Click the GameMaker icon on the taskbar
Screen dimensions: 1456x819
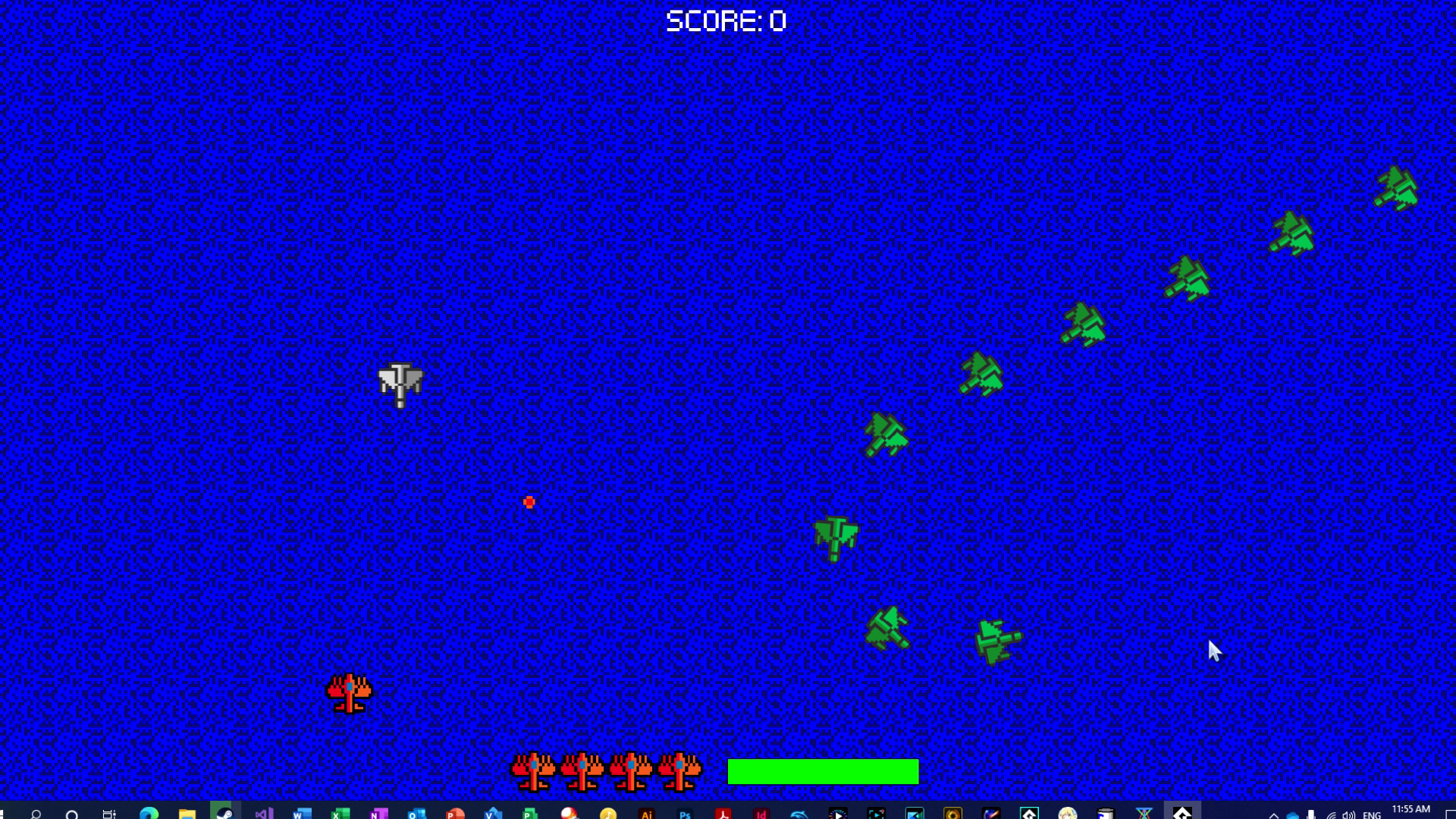pyautogui.click(x=1029, y=811)
